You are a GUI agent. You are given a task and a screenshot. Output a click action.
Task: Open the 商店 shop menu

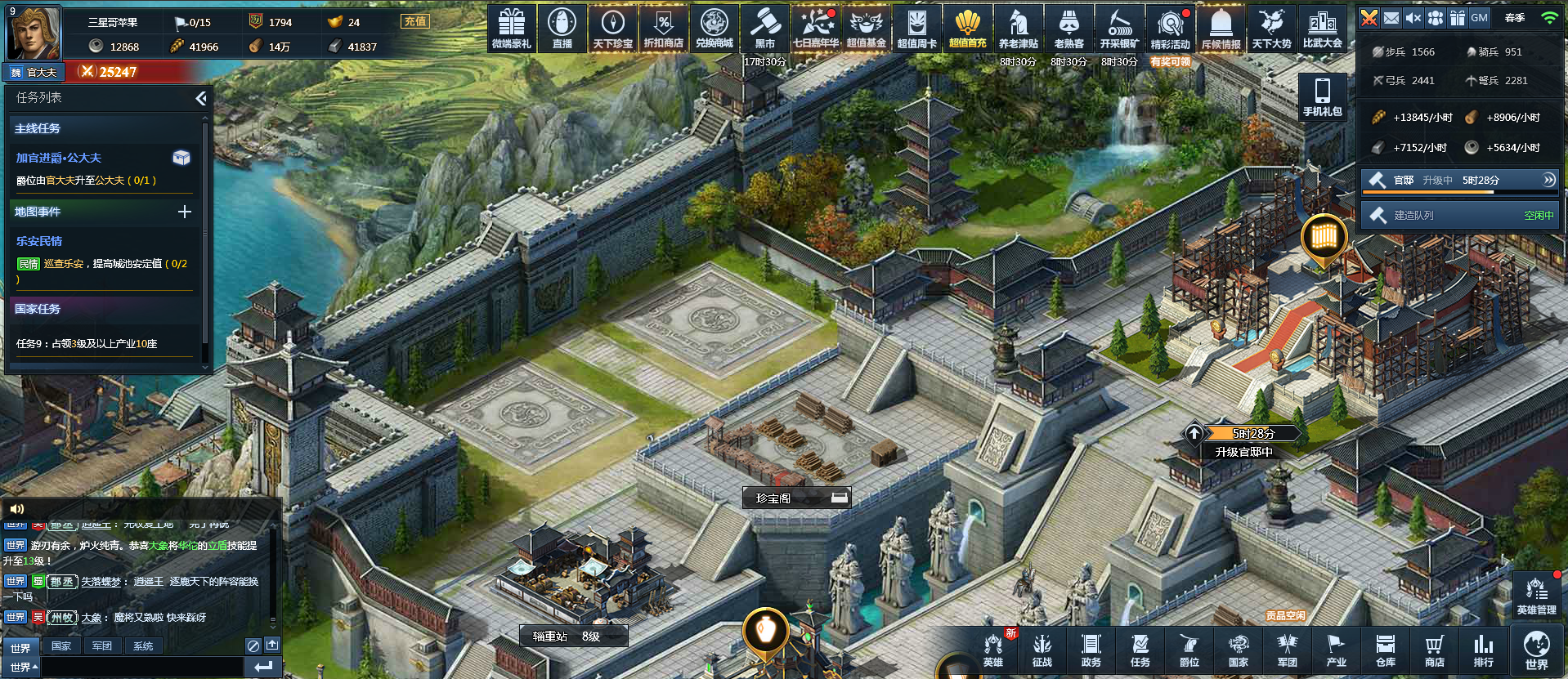1435,650
